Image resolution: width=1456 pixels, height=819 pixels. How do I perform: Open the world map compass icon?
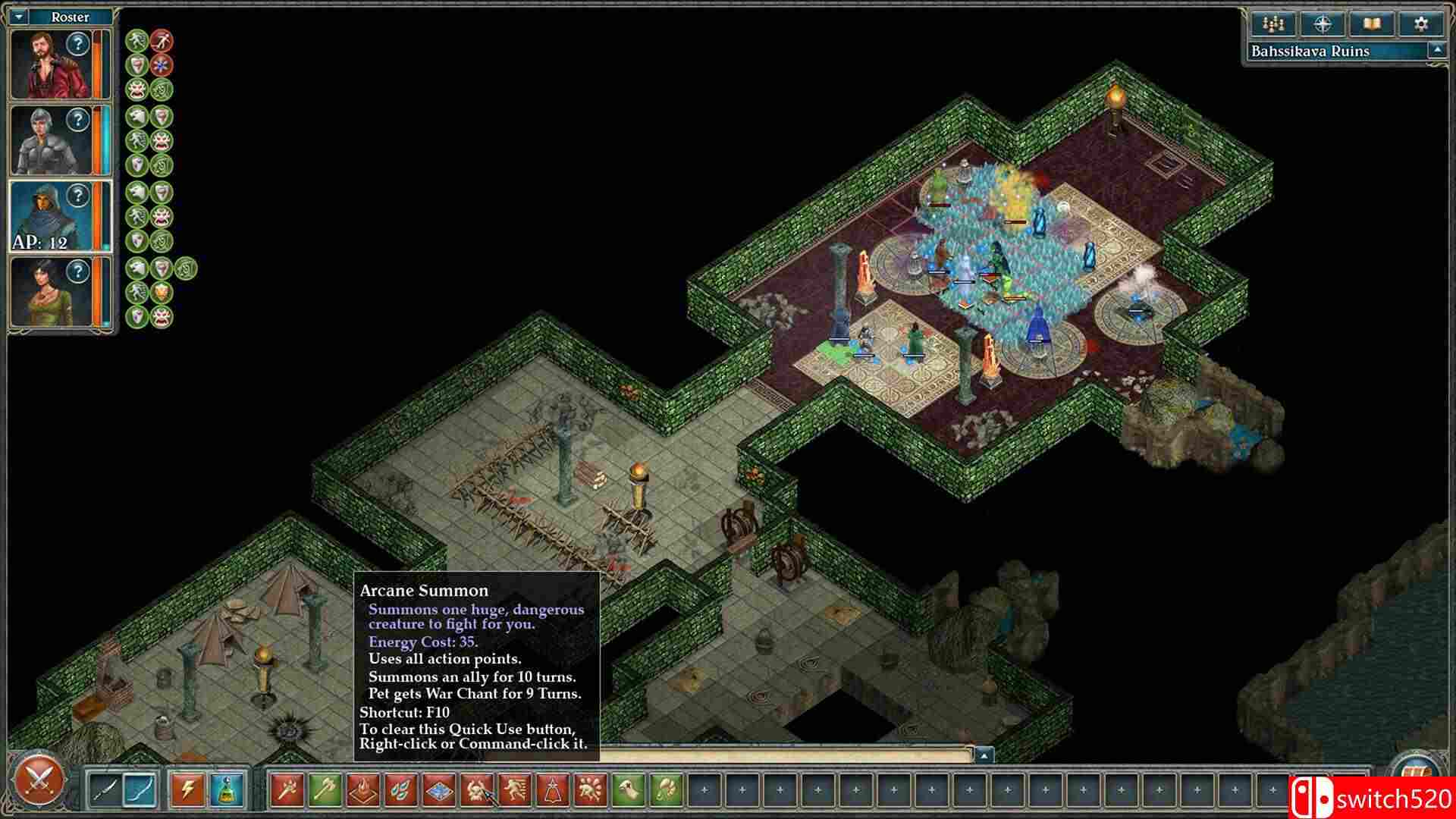[1323, 24]
